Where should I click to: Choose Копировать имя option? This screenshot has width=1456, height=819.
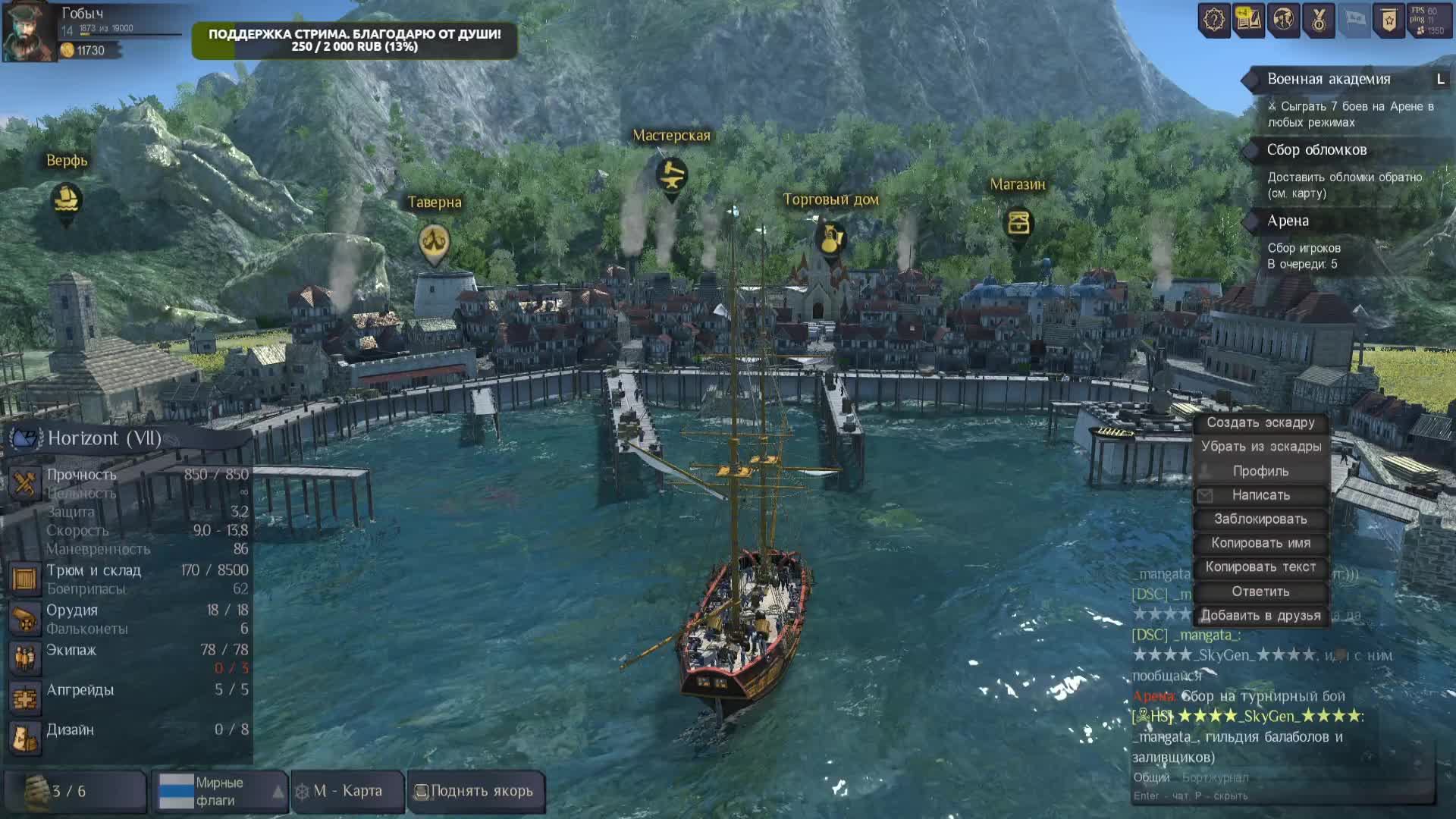tap(1260, 543)
